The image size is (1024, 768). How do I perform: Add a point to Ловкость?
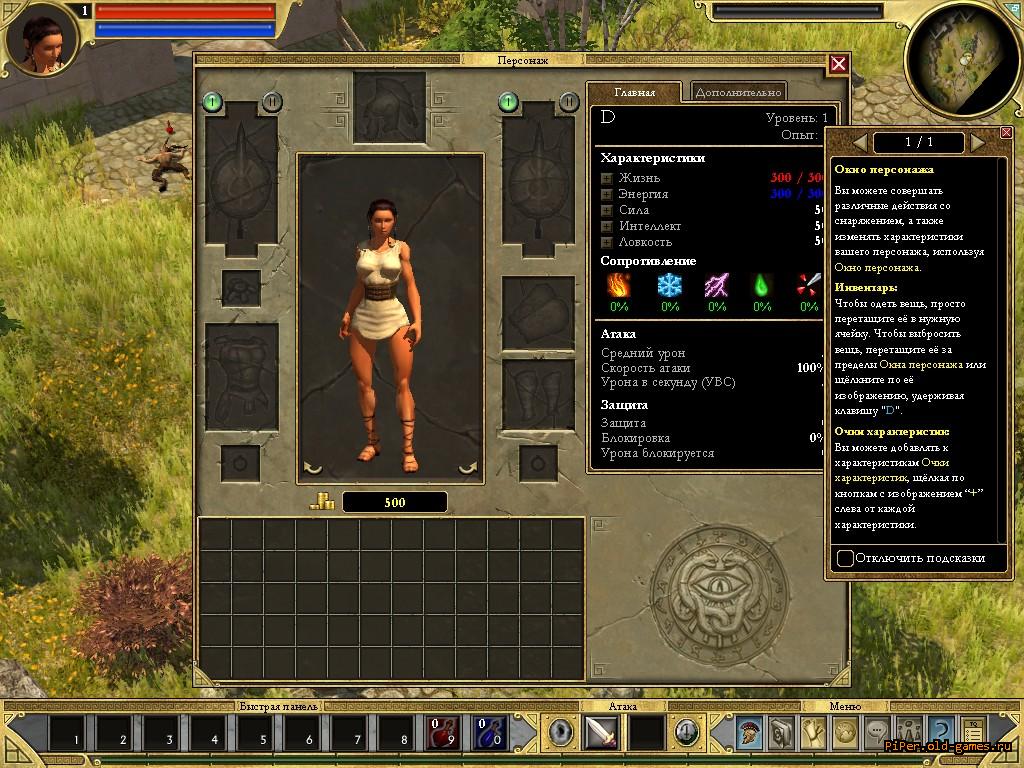(607, 242)
